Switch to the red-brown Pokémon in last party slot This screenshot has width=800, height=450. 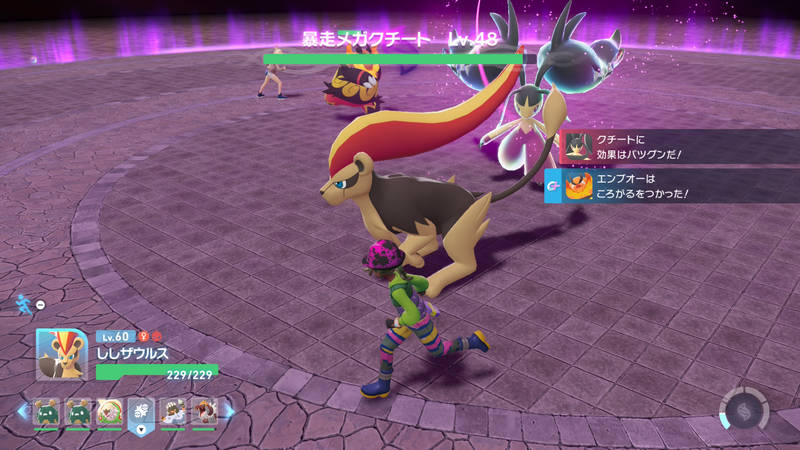pos(203,412)
